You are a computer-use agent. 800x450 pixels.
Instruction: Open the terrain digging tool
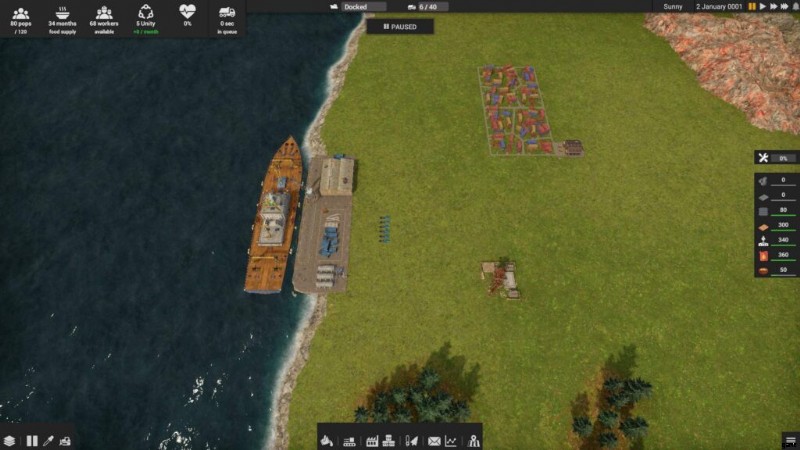[x=326, y=440]
